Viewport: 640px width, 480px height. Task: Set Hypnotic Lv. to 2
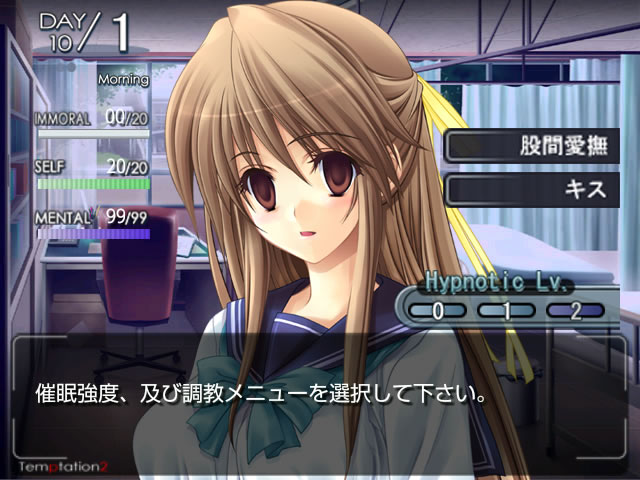click(x=575, y=310)
